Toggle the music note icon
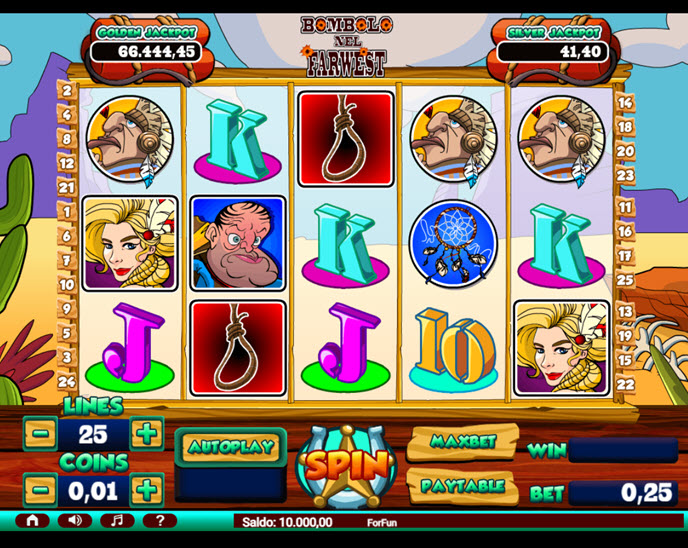This screenshot has height=548, width=688. point(117,521)
